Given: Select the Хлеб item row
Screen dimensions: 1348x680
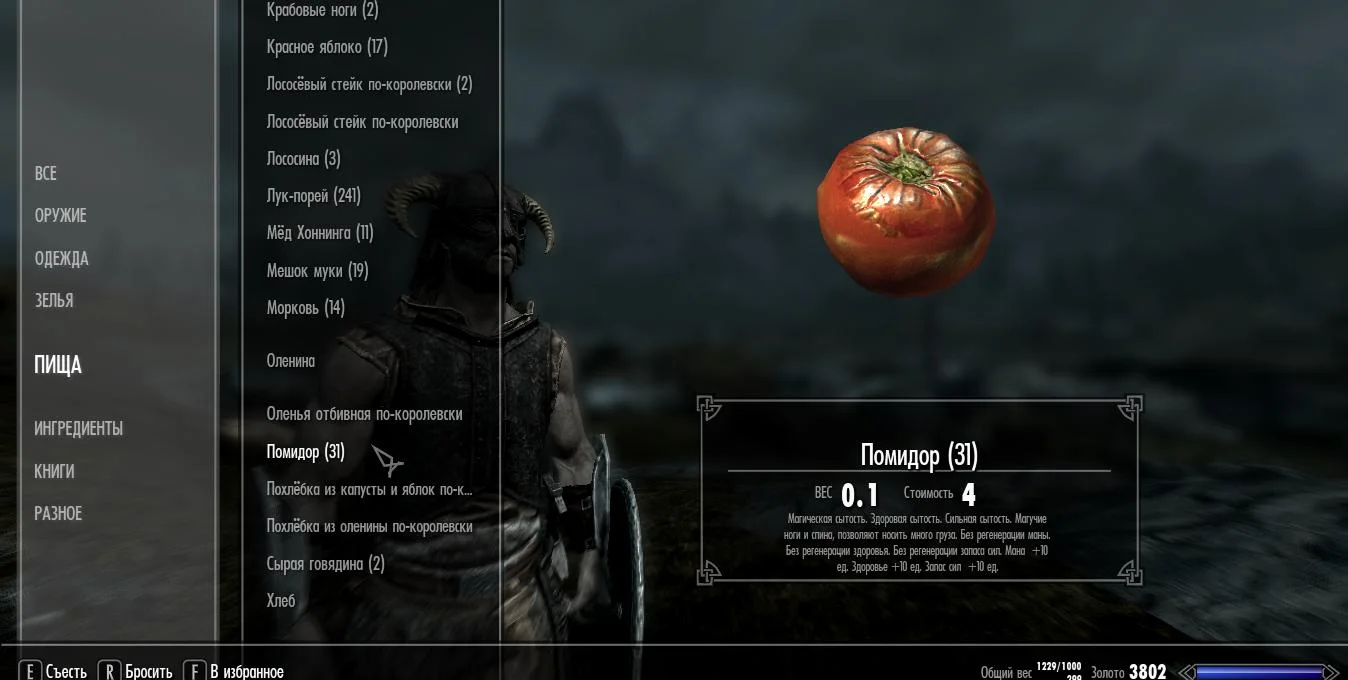Looking at the screenshot, I should pos(281,601).
